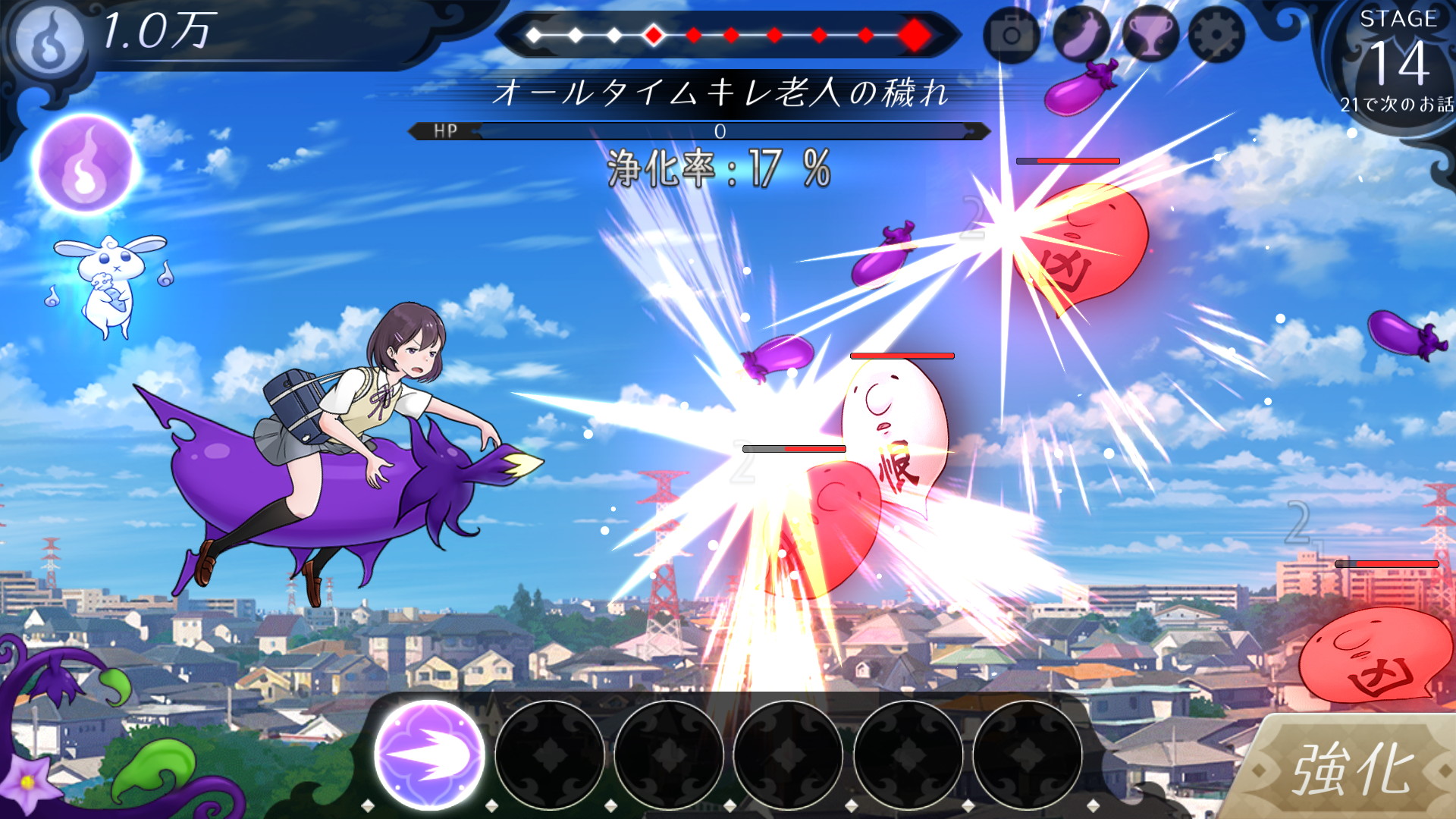Screen dimensions: 1456x819
Task: Click the large red boss stage marker
Action: tap(915, 35)
